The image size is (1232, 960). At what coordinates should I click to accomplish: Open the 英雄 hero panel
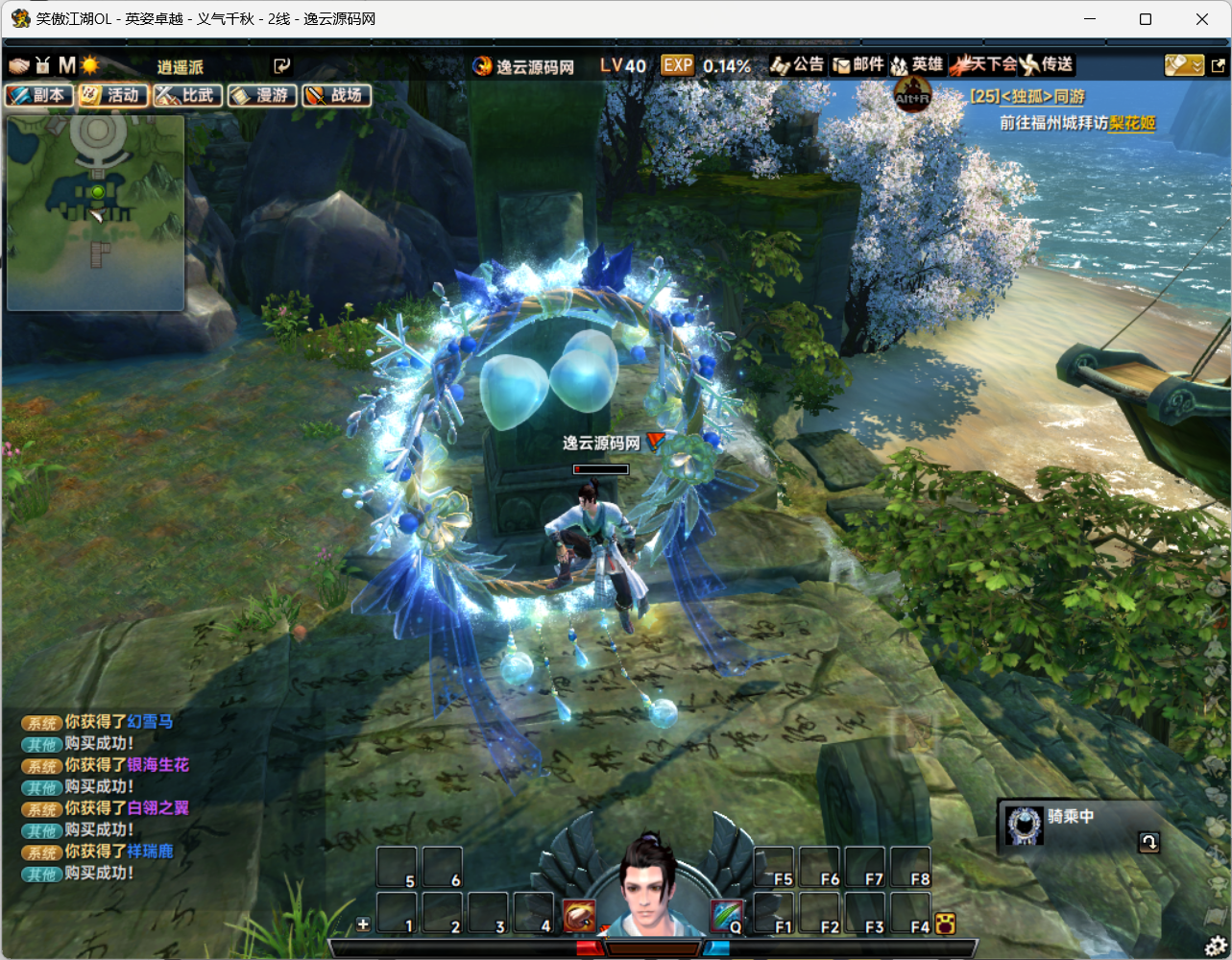click(917, 65)
